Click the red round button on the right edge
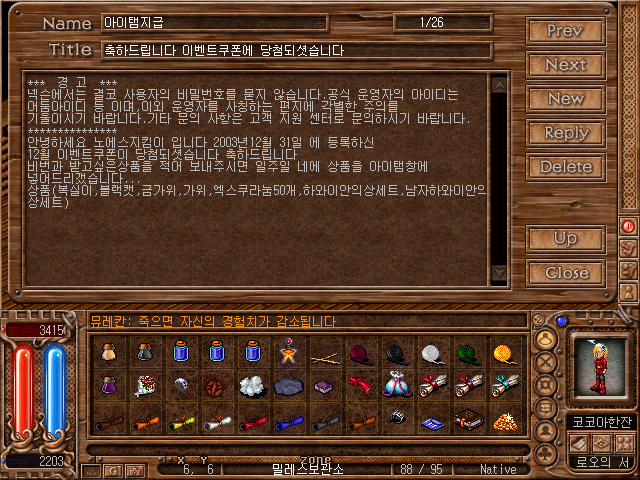This screenshot has height=480, width=640. (629, 227)
